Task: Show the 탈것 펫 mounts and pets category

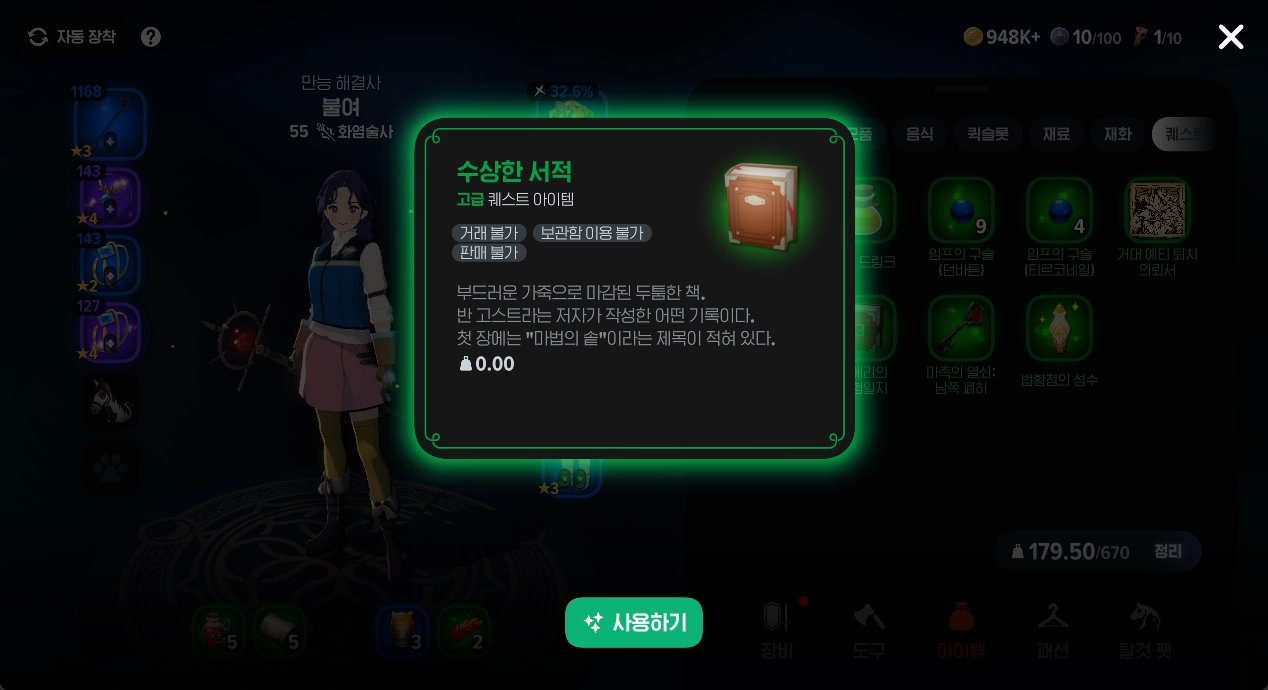Action: pos(1144,630)
